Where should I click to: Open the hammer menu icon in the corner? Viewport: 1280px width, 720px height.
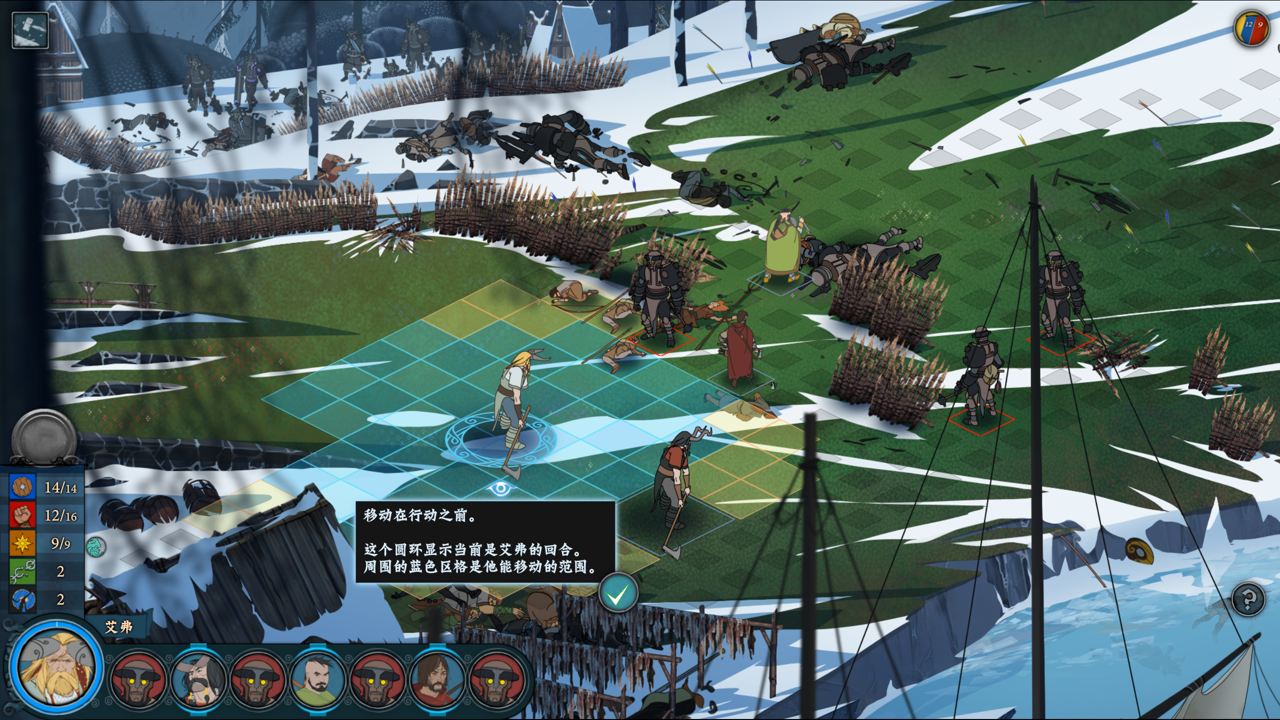(x=29, y=28)
